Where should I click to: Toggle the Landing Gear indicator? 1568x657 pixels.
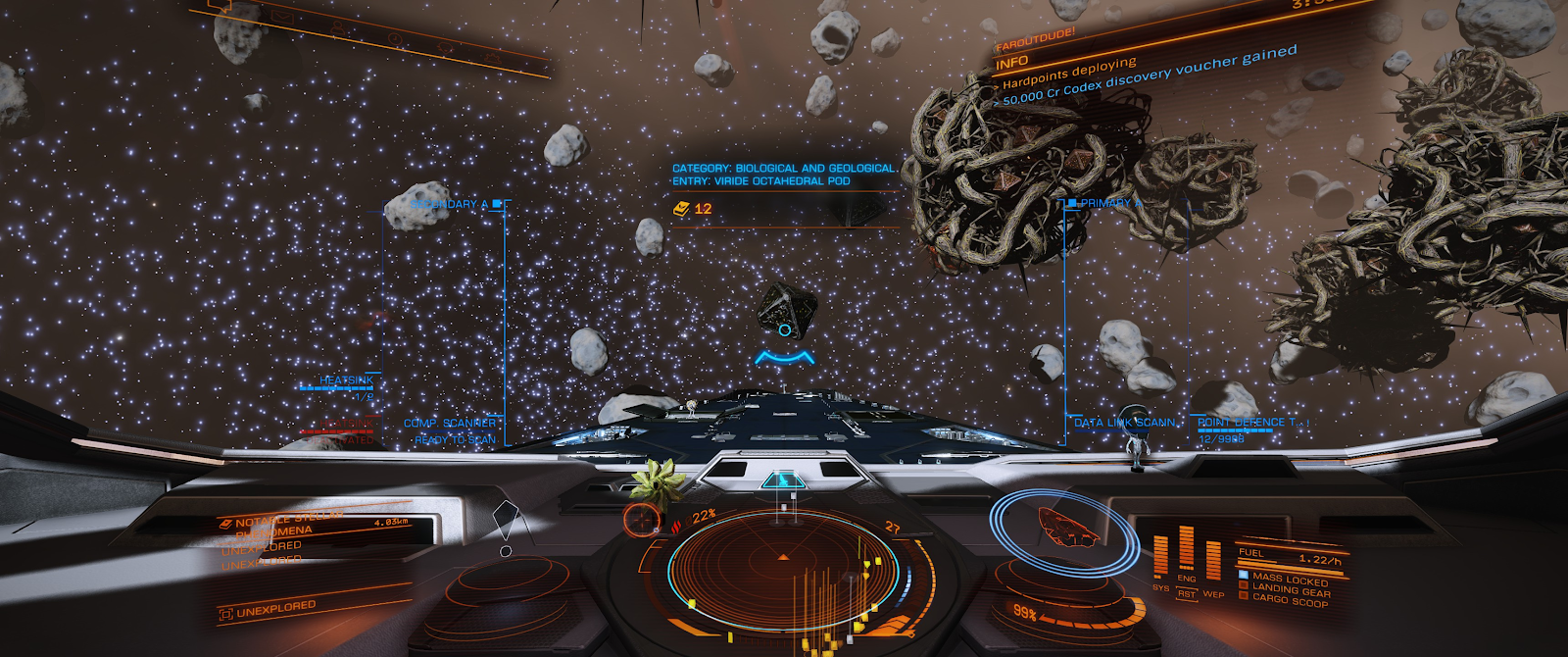[x=1290, y=590]
